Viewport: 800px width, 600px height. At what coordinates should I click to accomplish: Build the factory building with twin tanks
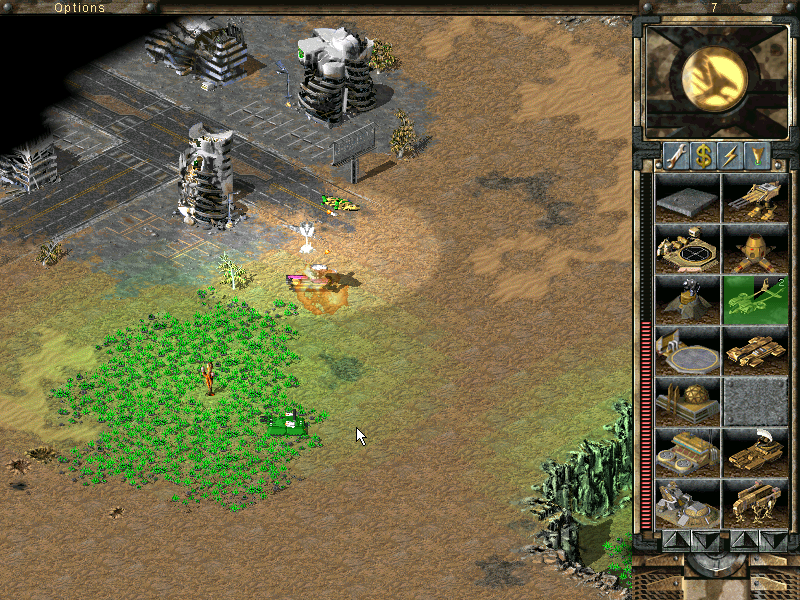coord(688,452)
